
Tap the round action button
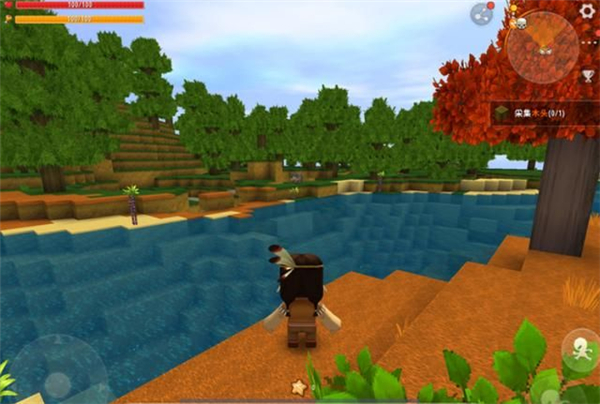pos(580,351)
